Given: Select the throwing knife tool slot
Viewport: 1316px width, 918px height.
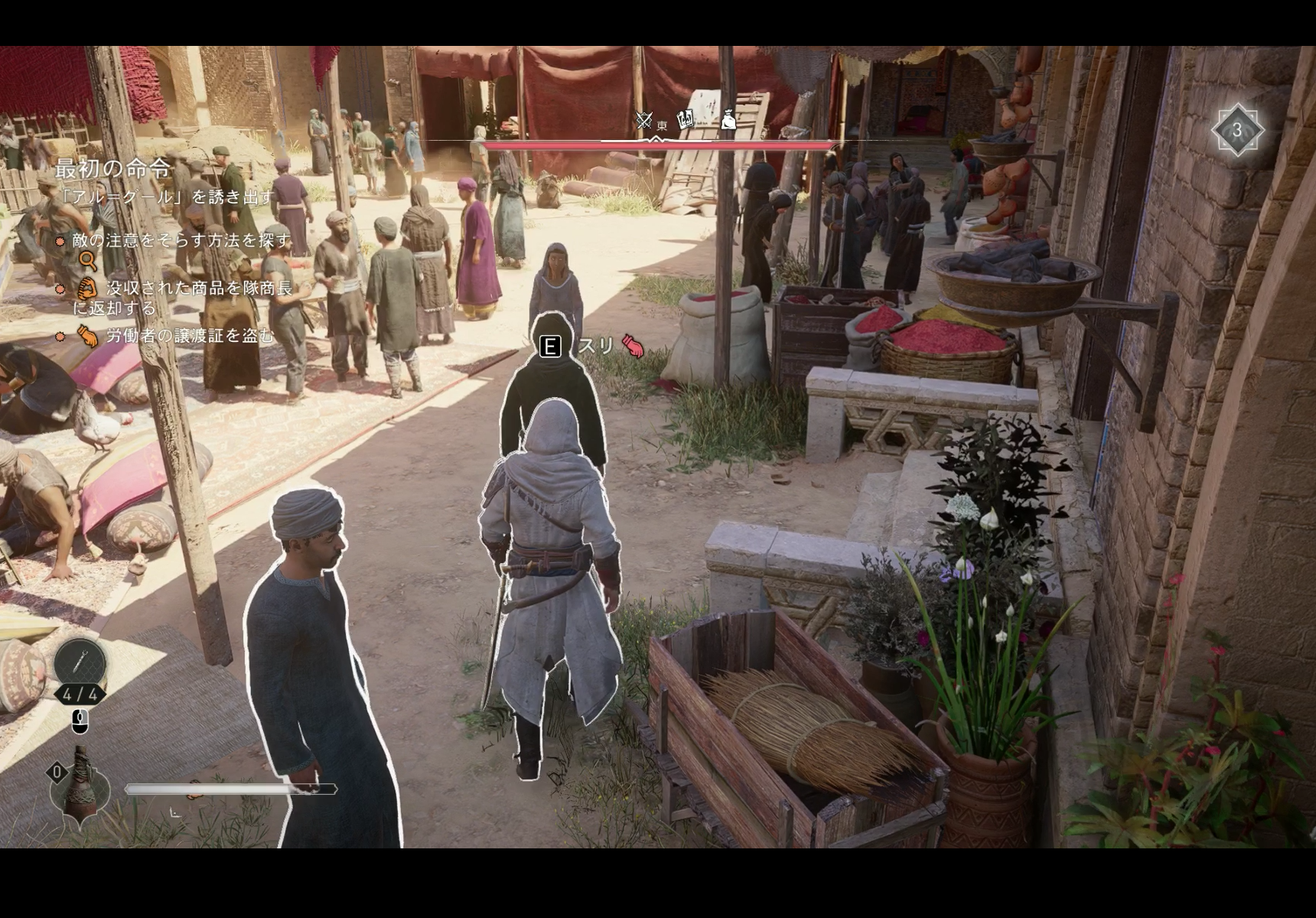Looking at the screenshot, I should tap(80, 662).
